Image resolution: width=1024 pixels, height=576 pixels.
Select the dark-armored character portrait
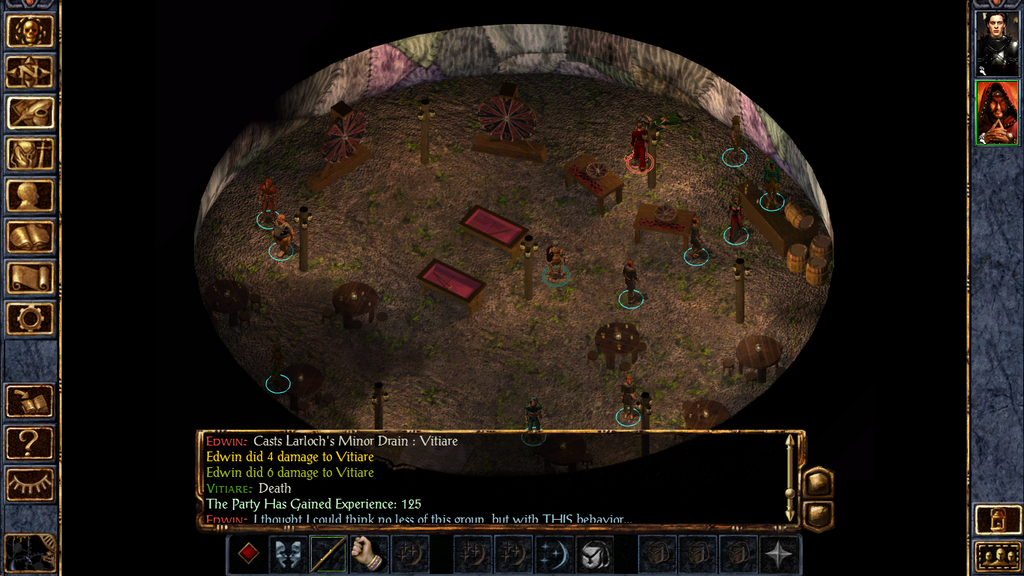point(996,43)
